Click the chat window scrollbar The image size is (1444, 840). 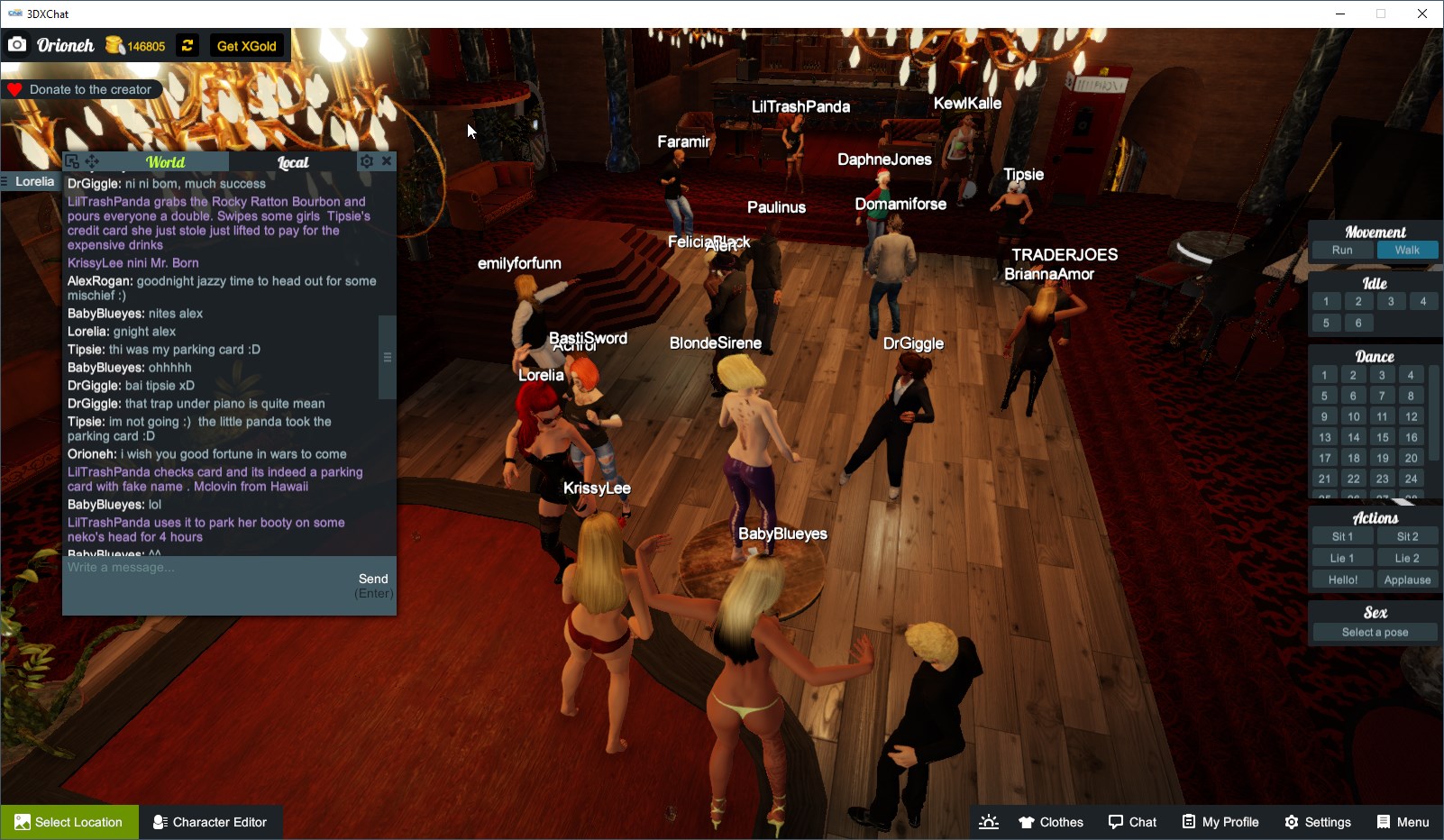(x=387, y=356)
